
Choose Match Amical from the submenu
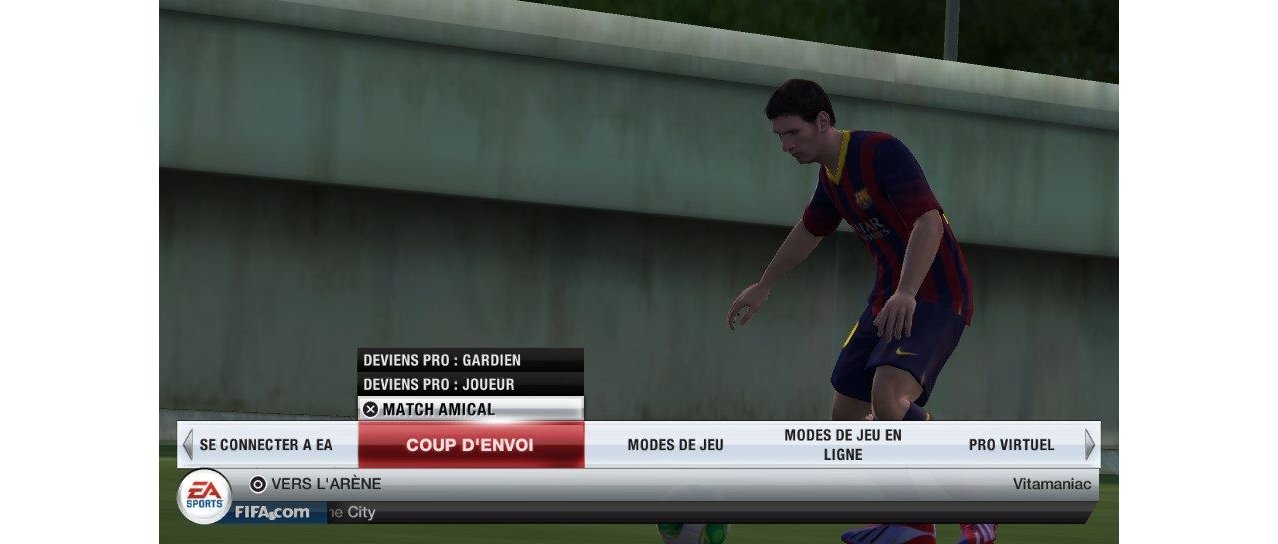(x=470, y=409)
